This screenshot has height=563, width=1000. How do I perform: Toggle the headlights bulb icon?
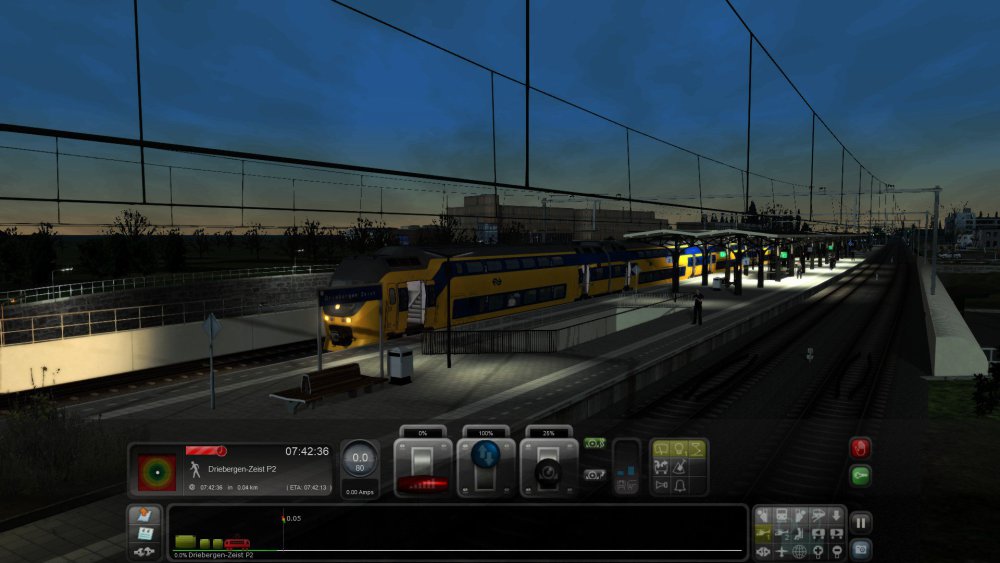[679, 449]
